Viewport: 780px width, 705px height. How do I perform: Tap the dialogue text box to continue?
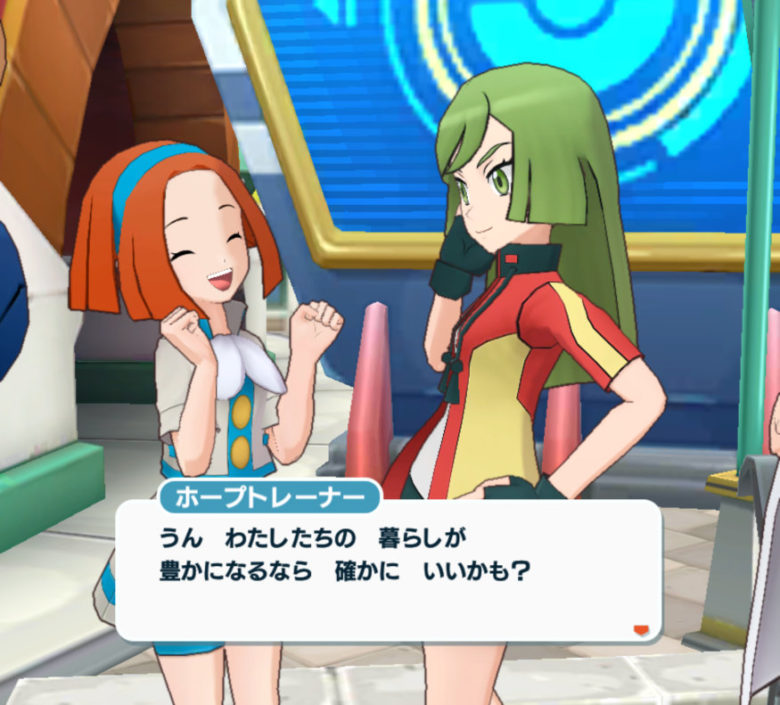(388, 570)
